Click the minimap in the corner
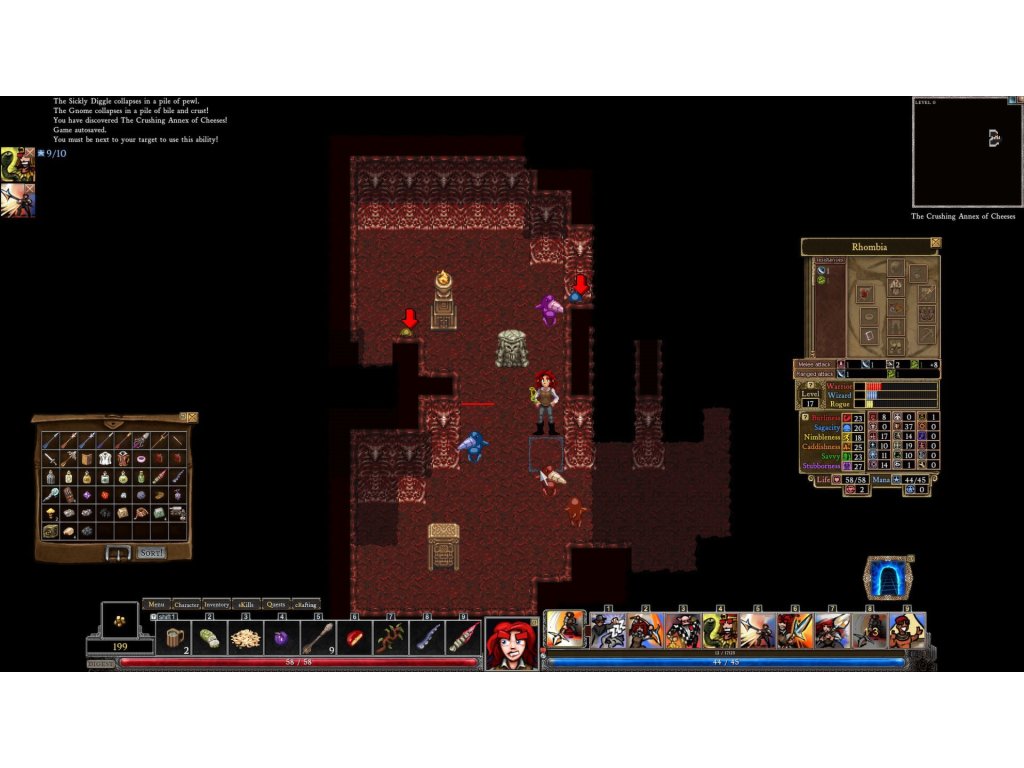Viewport: 1024px width, 768px height. coord(967,152)
